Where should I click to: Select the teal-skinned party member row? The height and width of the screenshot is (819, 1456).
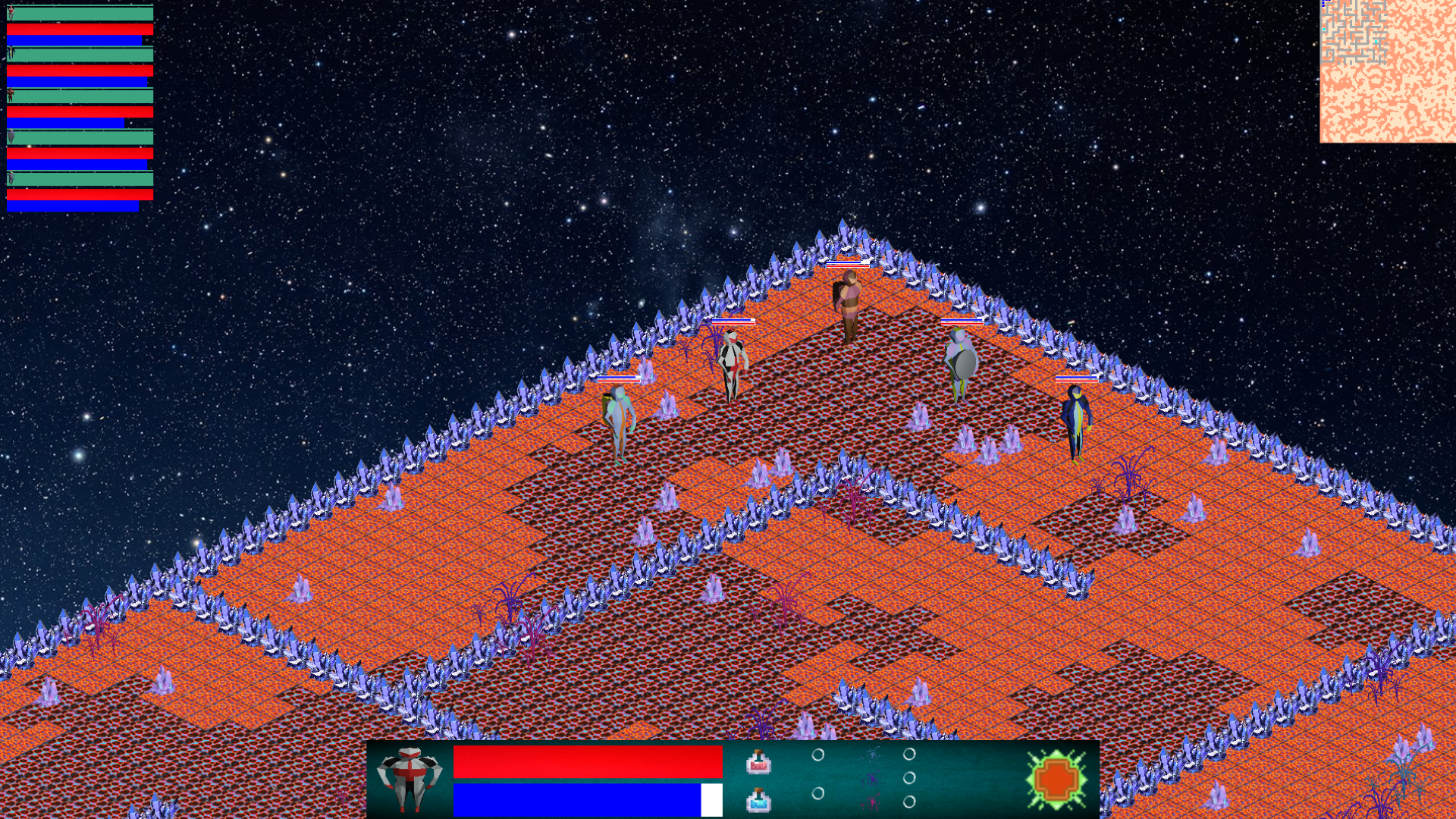pyautogui.click(x=80, y=179)
